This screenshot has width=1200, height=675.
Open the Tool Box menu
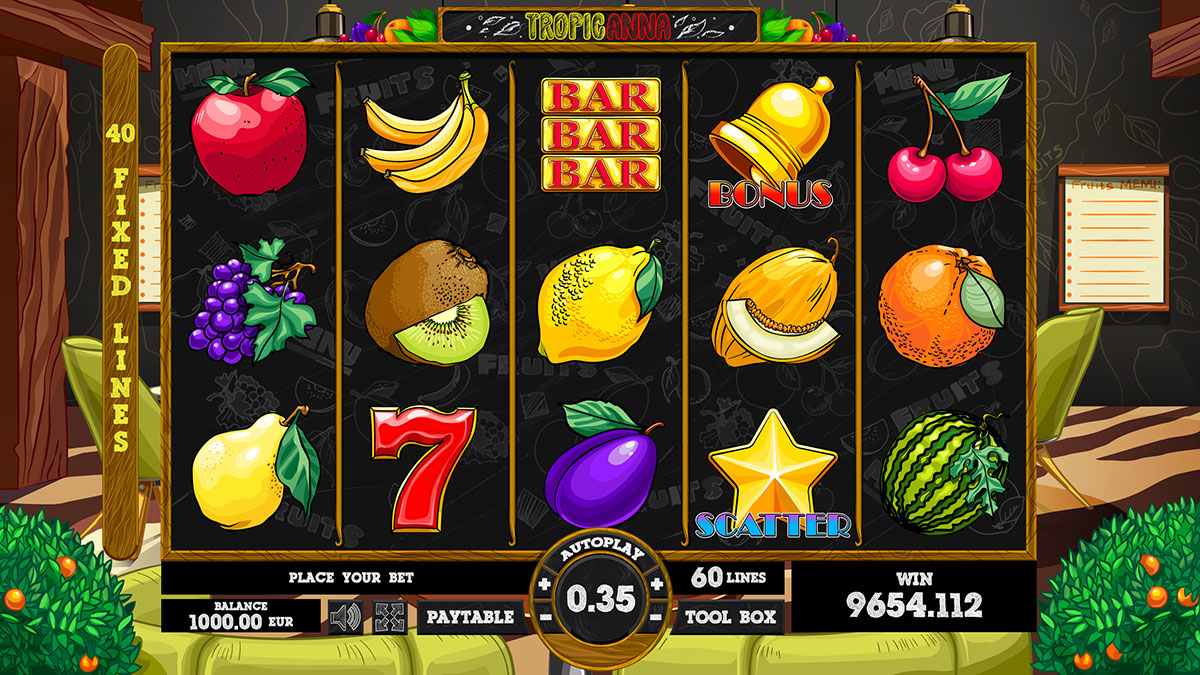point(731,617)
